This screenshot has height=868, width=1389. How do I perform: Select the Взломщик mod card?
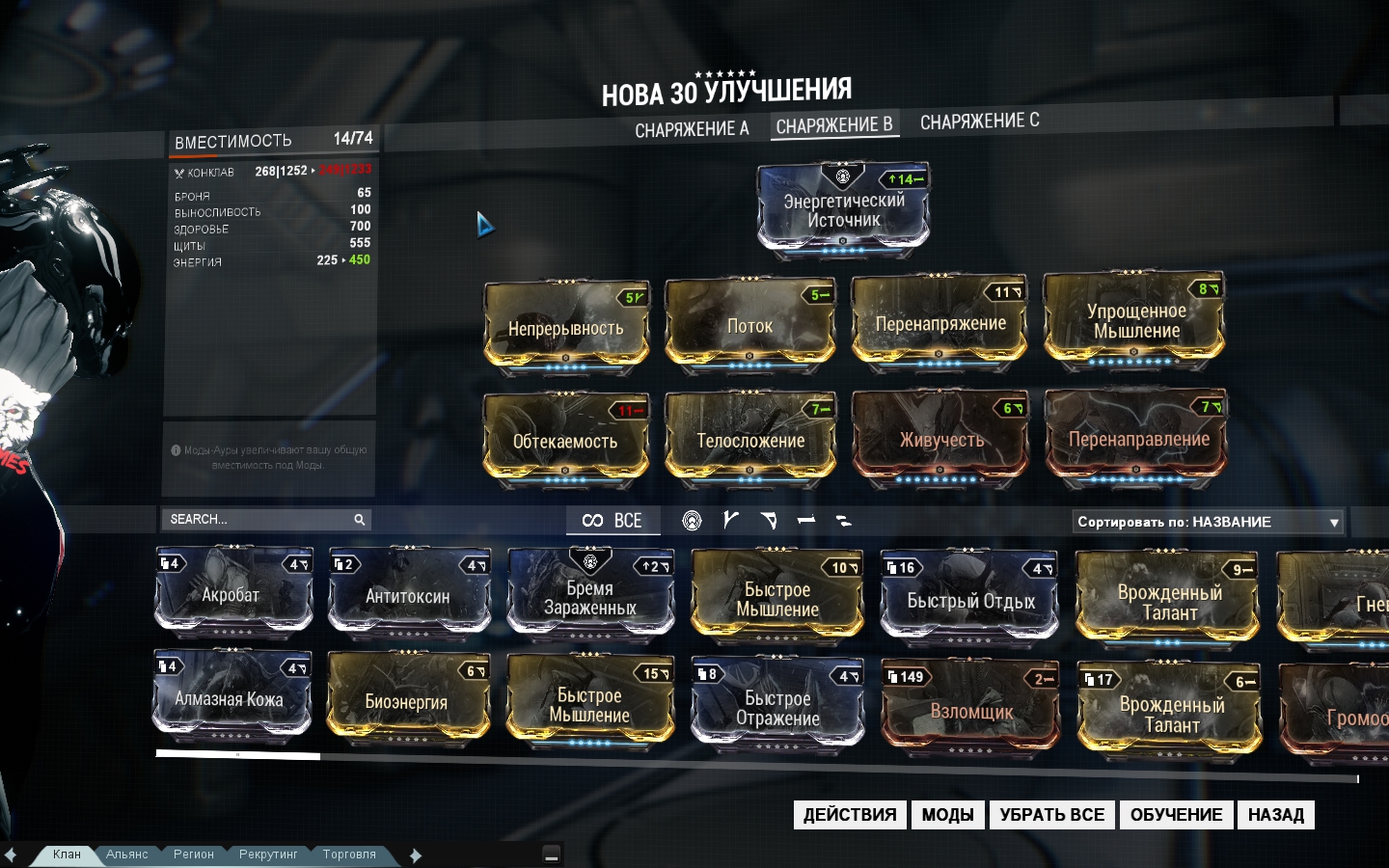971,710
